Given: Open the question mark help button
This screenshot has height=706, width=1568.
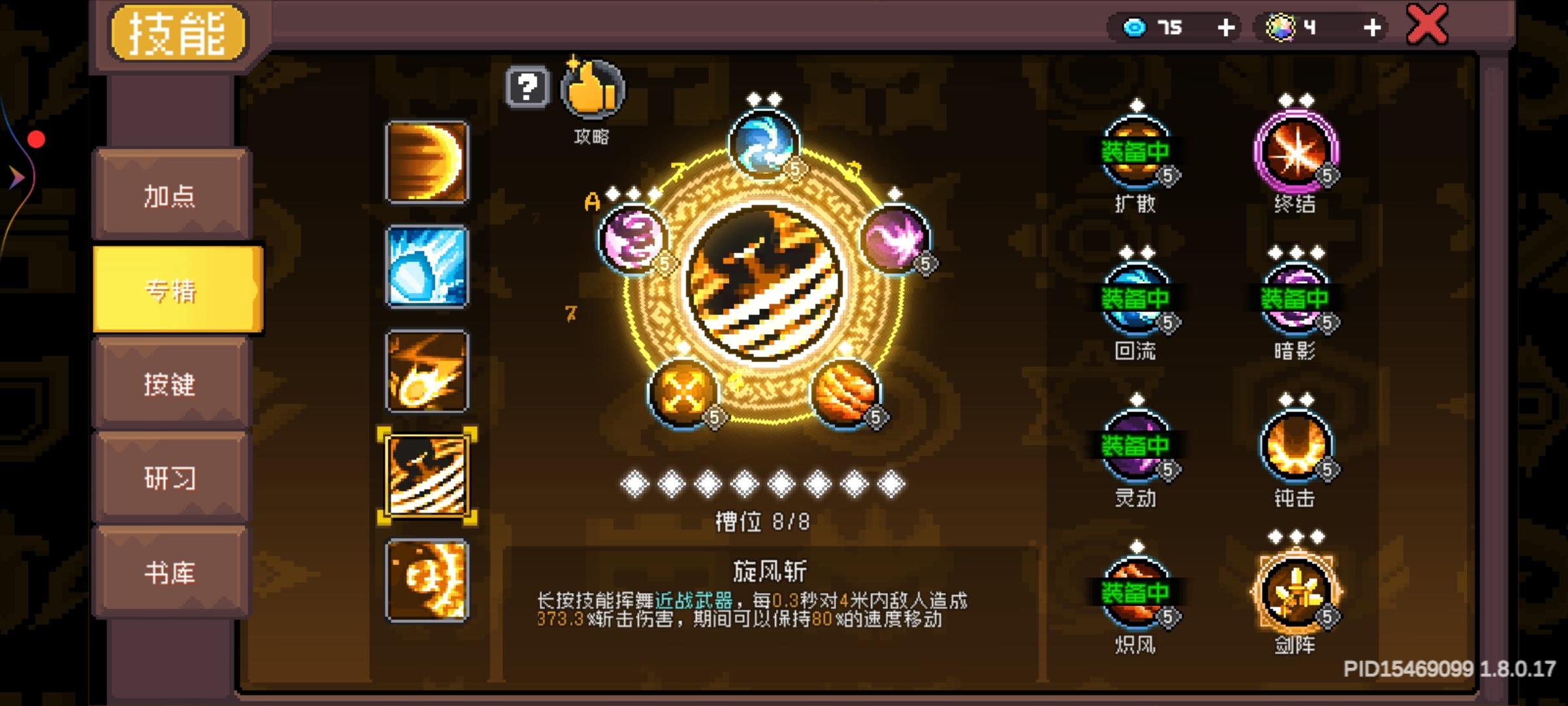Looking at the screenshot, I should point(529,86).
